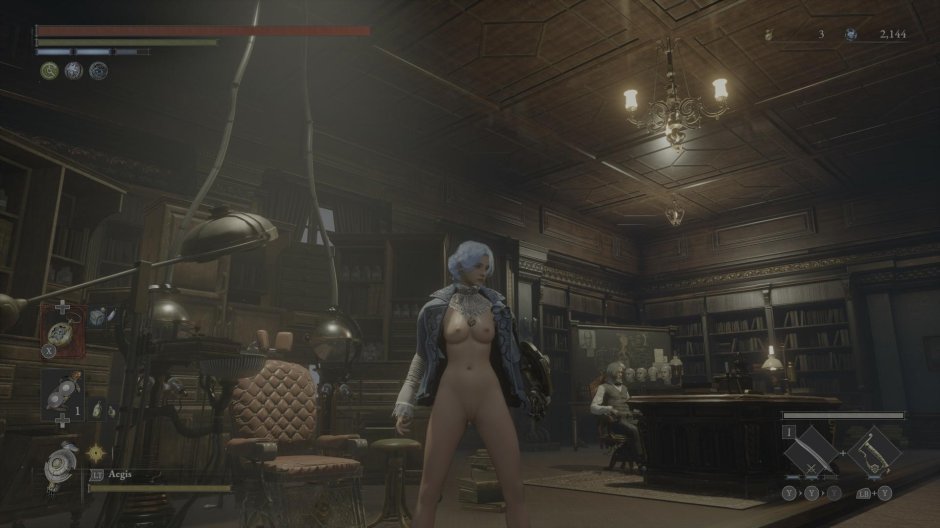Click the golden star icon above Aegis
The image size is (940, 528).
pos(96,453)
